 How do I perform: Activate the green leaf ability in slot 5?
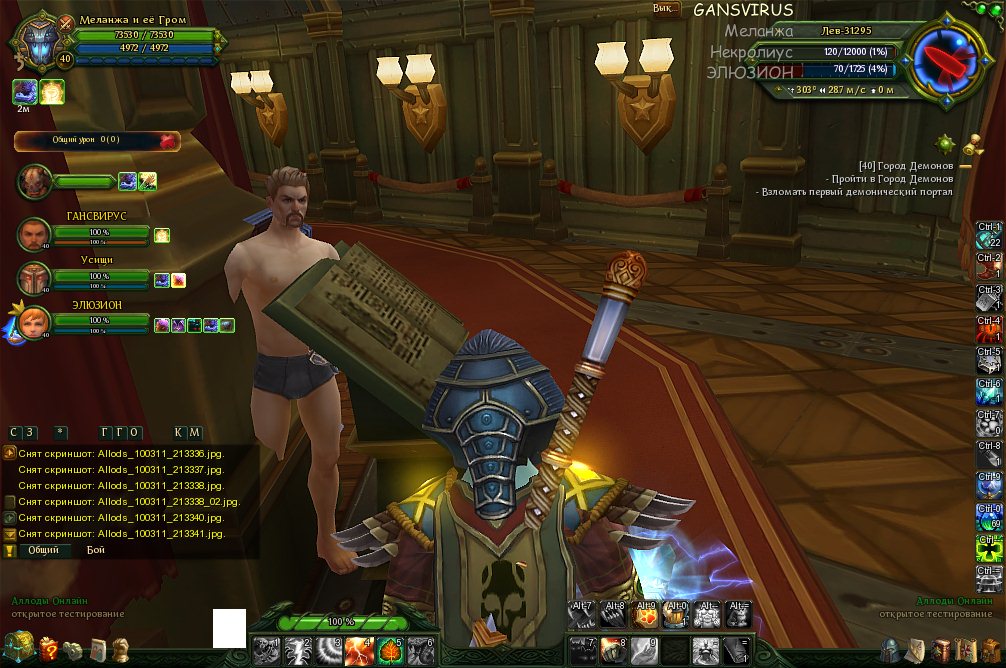coord(389,651)
